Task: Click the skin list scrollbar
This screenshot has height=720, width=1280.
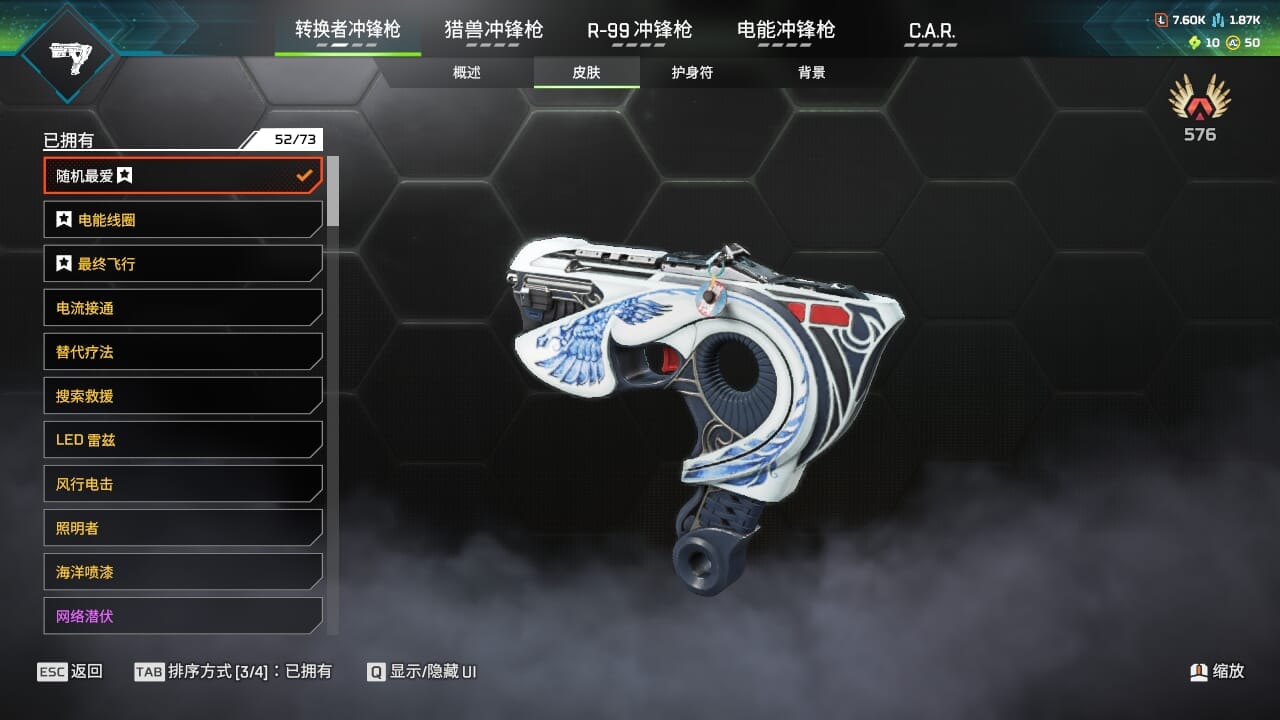Action: 333,192
